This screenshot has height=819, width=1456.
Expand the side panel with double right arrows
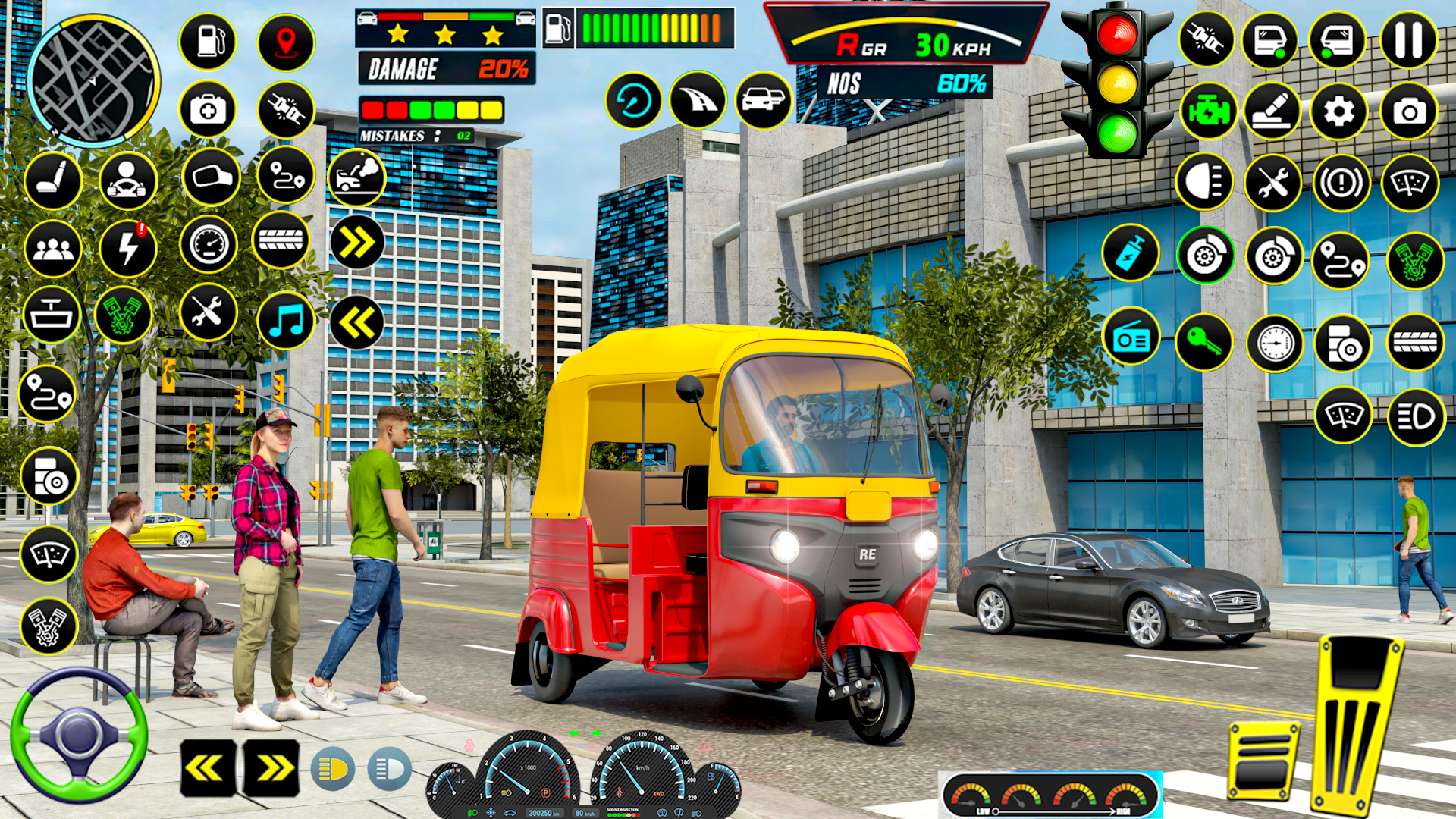(356, 243)
